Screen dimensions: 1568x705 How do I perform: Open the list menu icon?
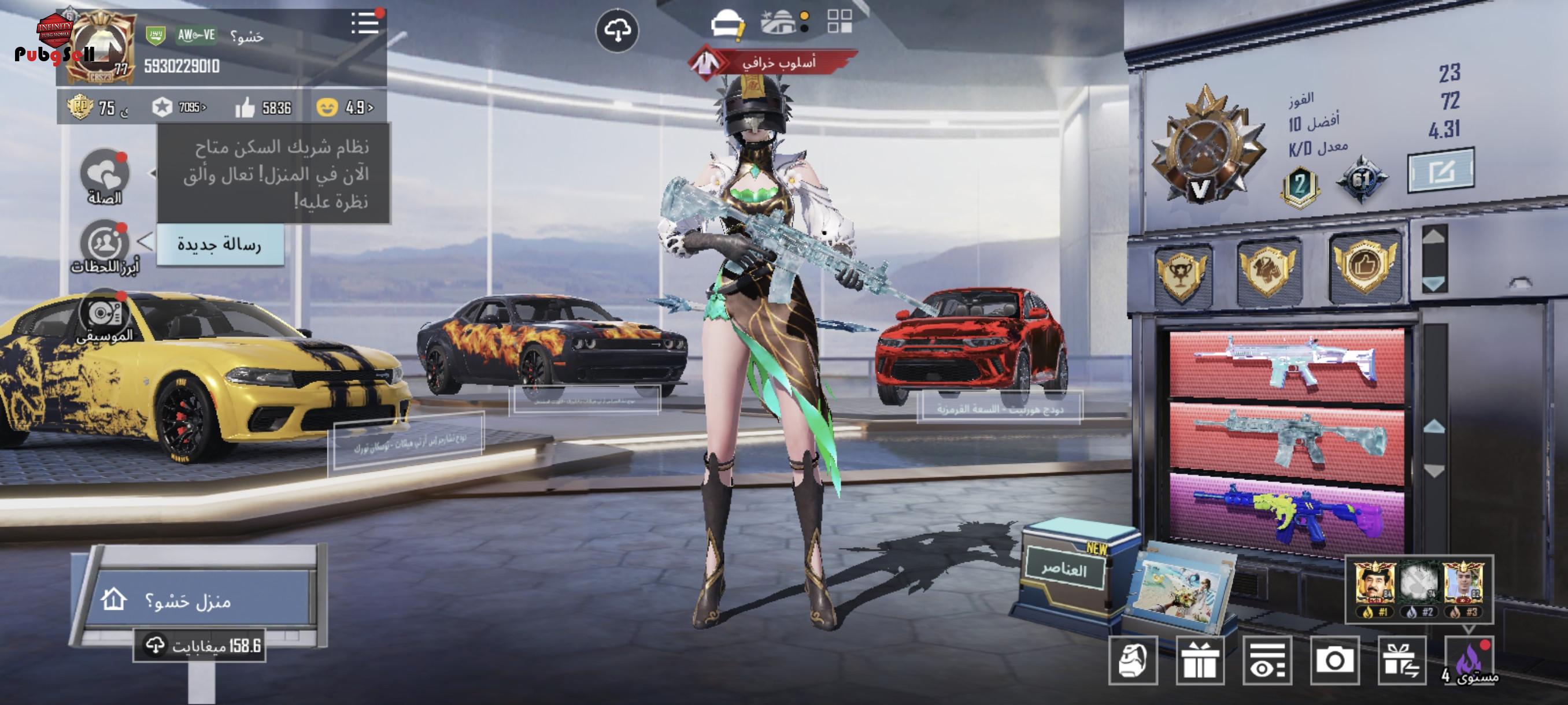(365, 24)
